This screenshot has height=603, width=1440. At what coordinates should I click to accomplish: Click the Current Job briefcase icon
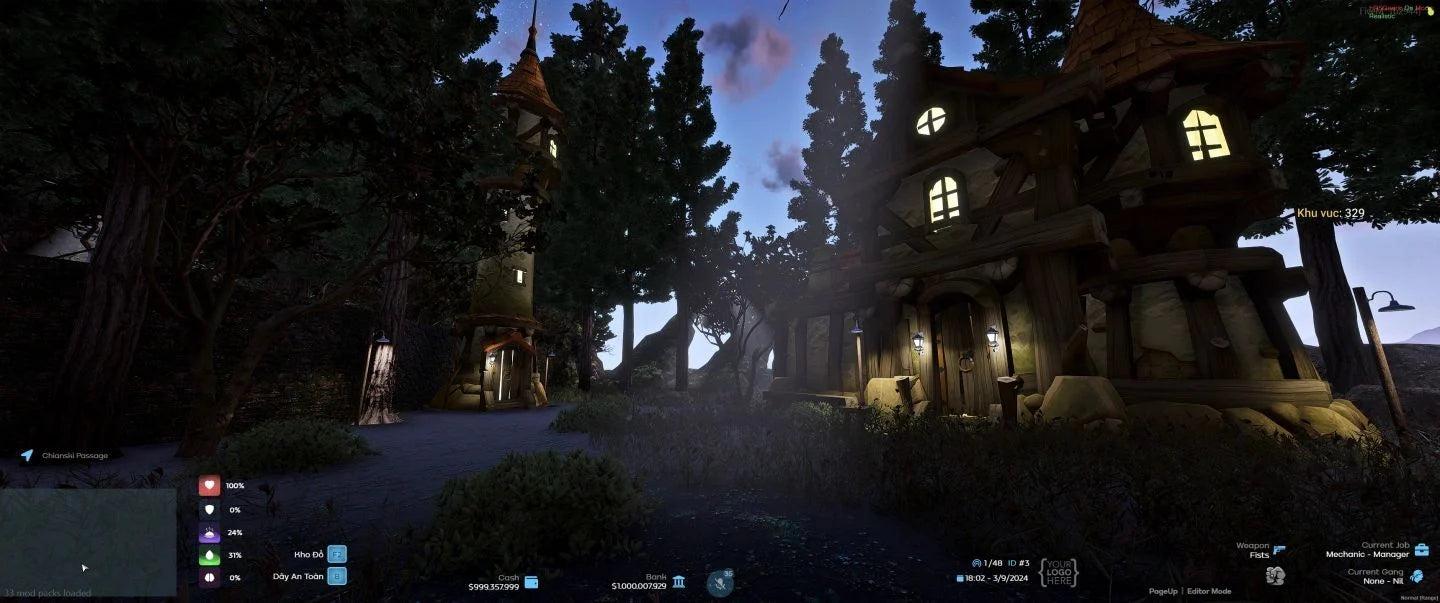click(1421, 550)
